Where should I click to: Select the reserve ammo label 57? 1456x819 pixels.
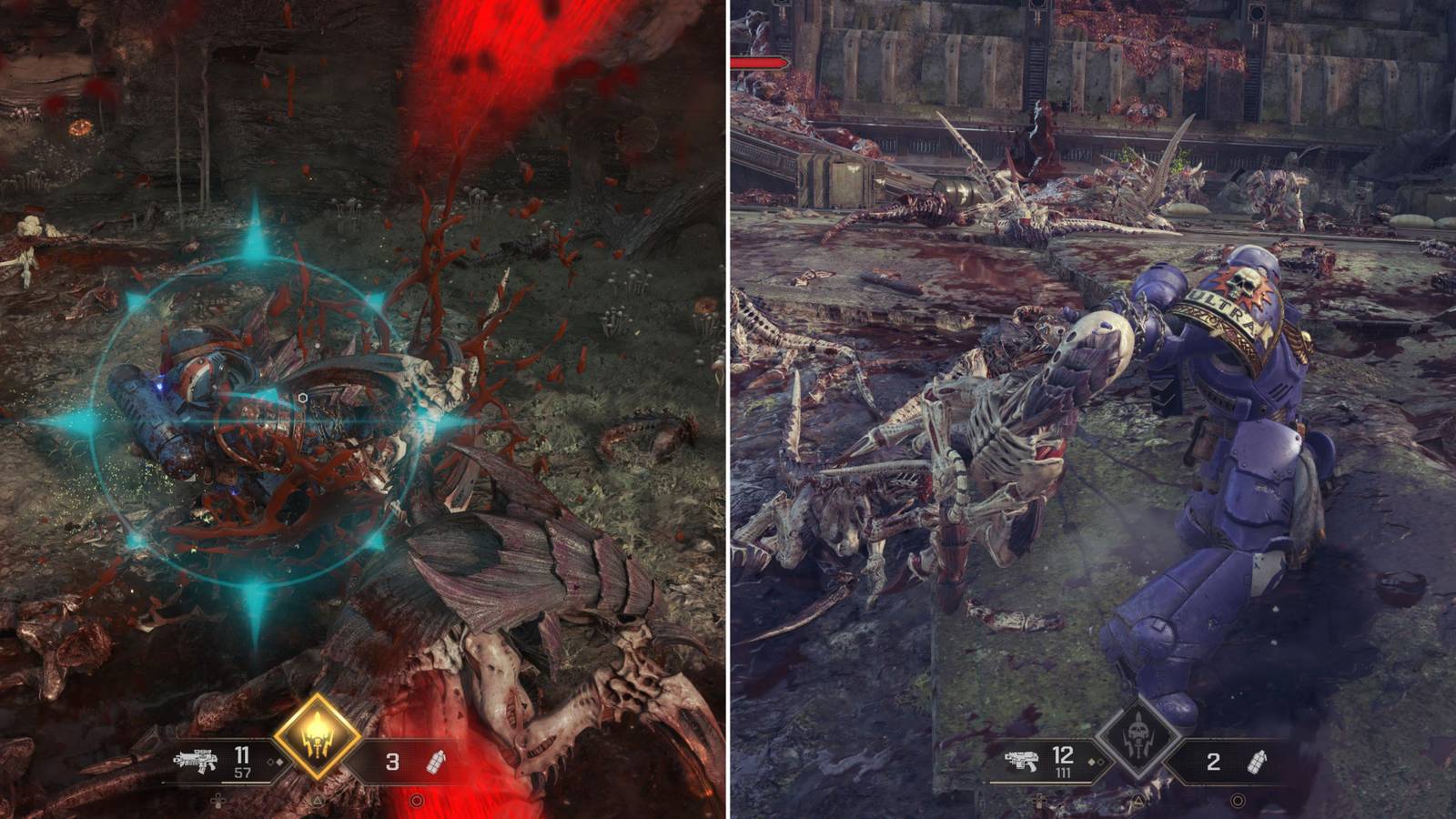[244, 771]
